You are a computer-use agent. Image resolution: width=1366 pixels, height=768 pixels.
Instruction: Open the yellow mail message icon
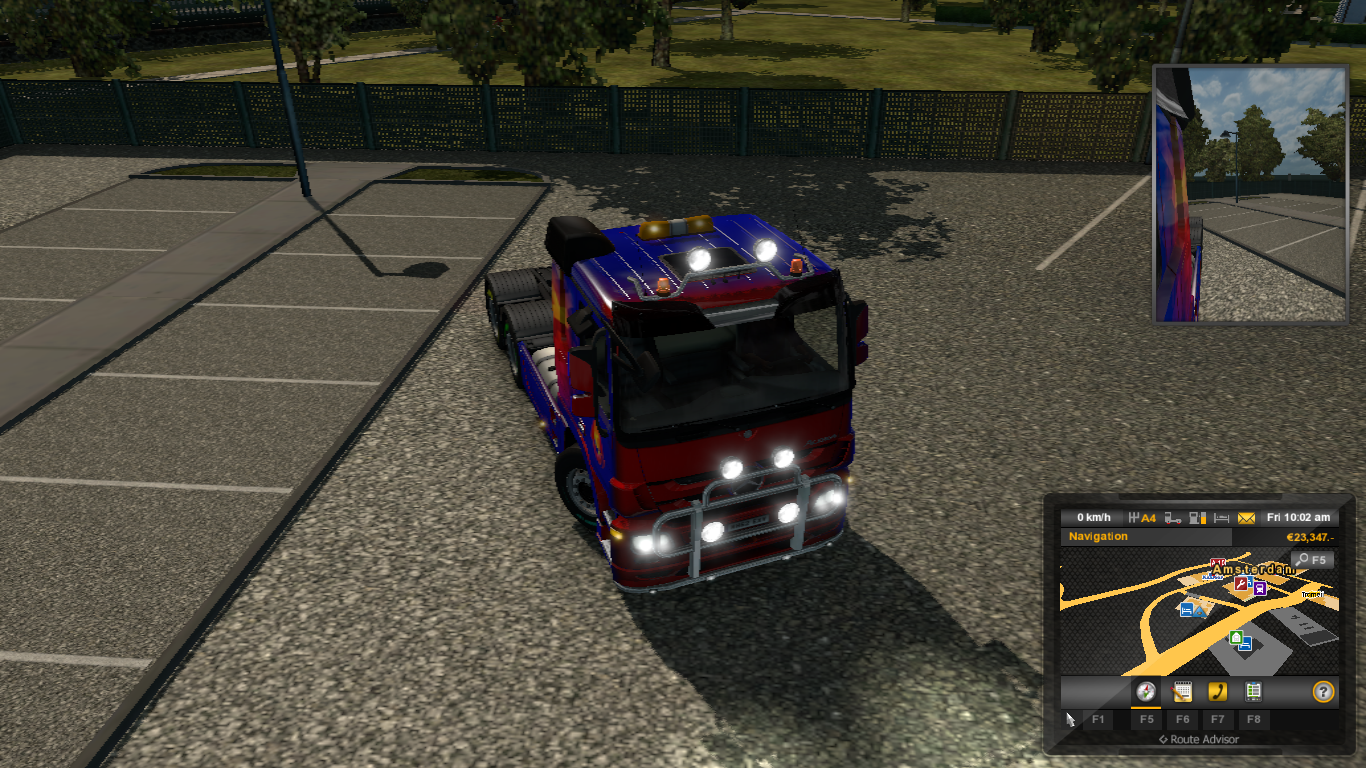(1245, 518)
